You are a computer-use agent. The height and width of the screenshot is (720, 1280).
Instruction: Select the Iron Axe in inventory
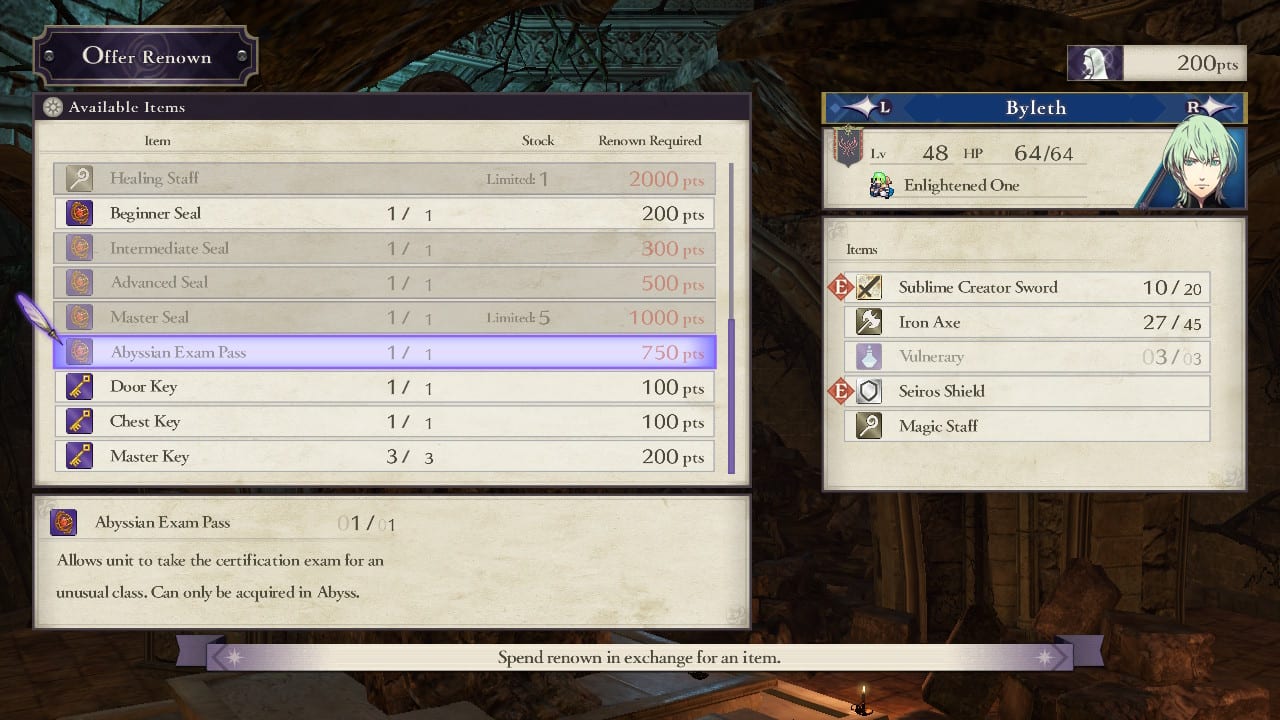[1027, 322]
